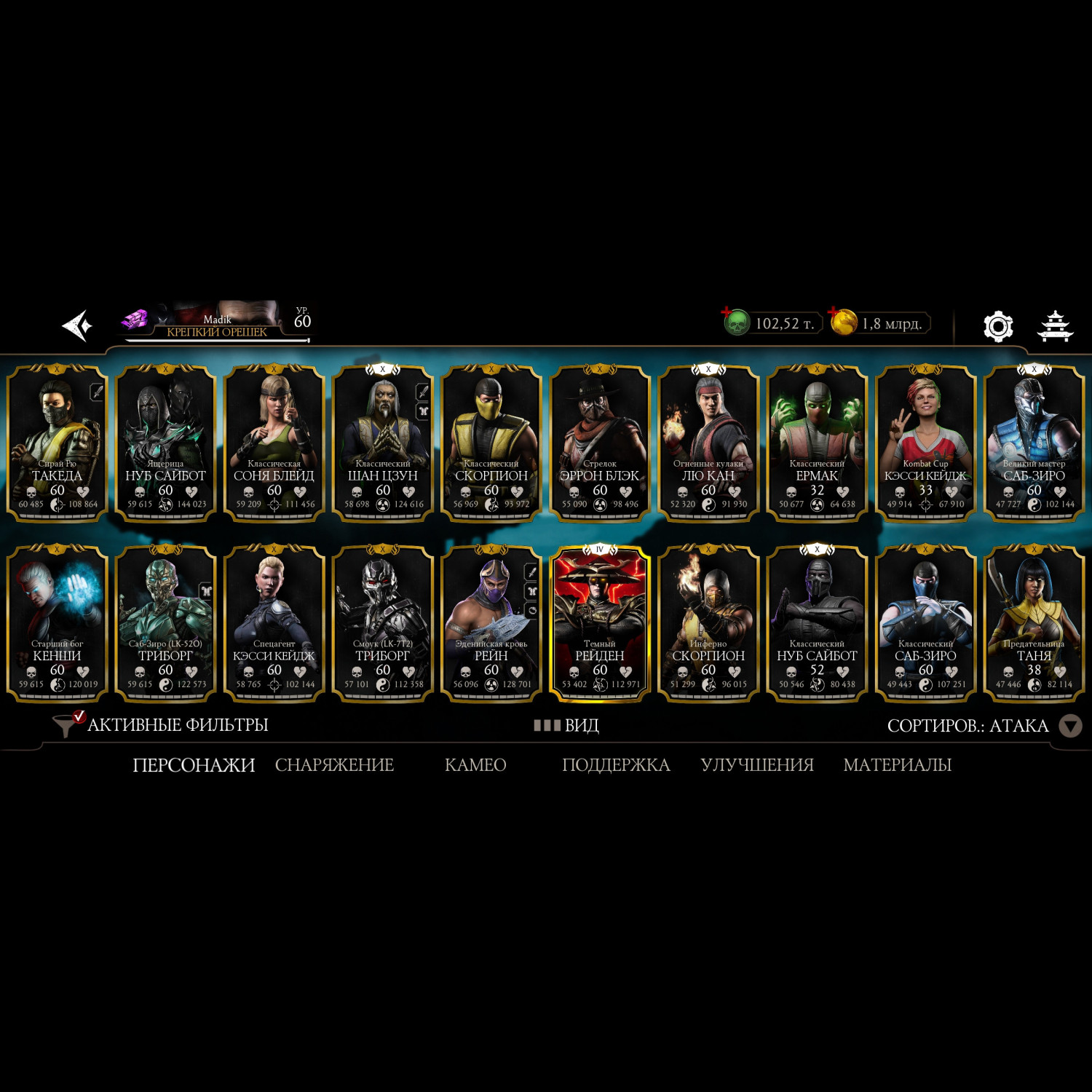1092x1092 pixels.
Task: Select the Кенши character card
Action: (57, 623)
